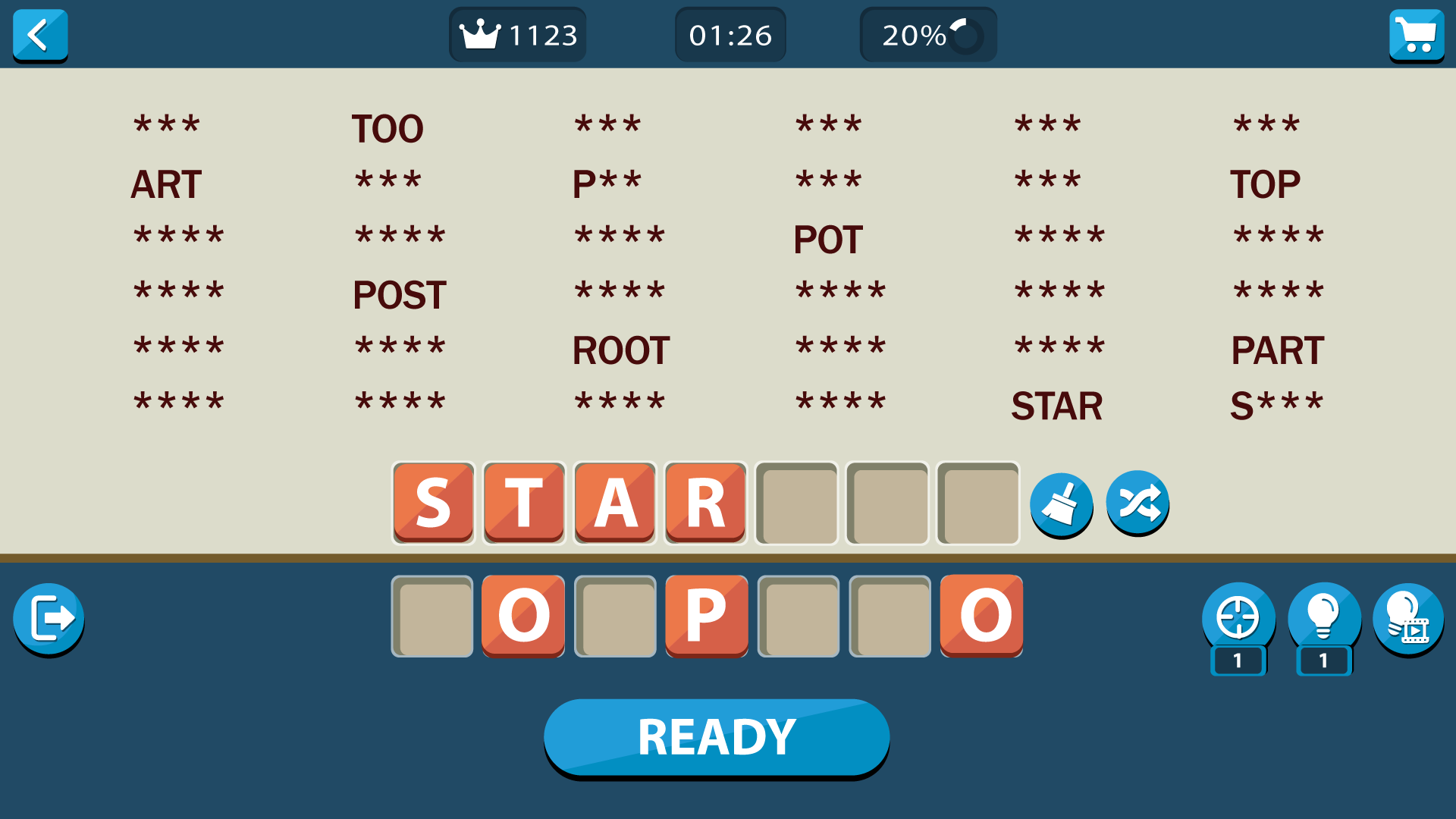Go back with the arrow button
Viewport: 1456px width, 819px height.
[x=40, y=34]
